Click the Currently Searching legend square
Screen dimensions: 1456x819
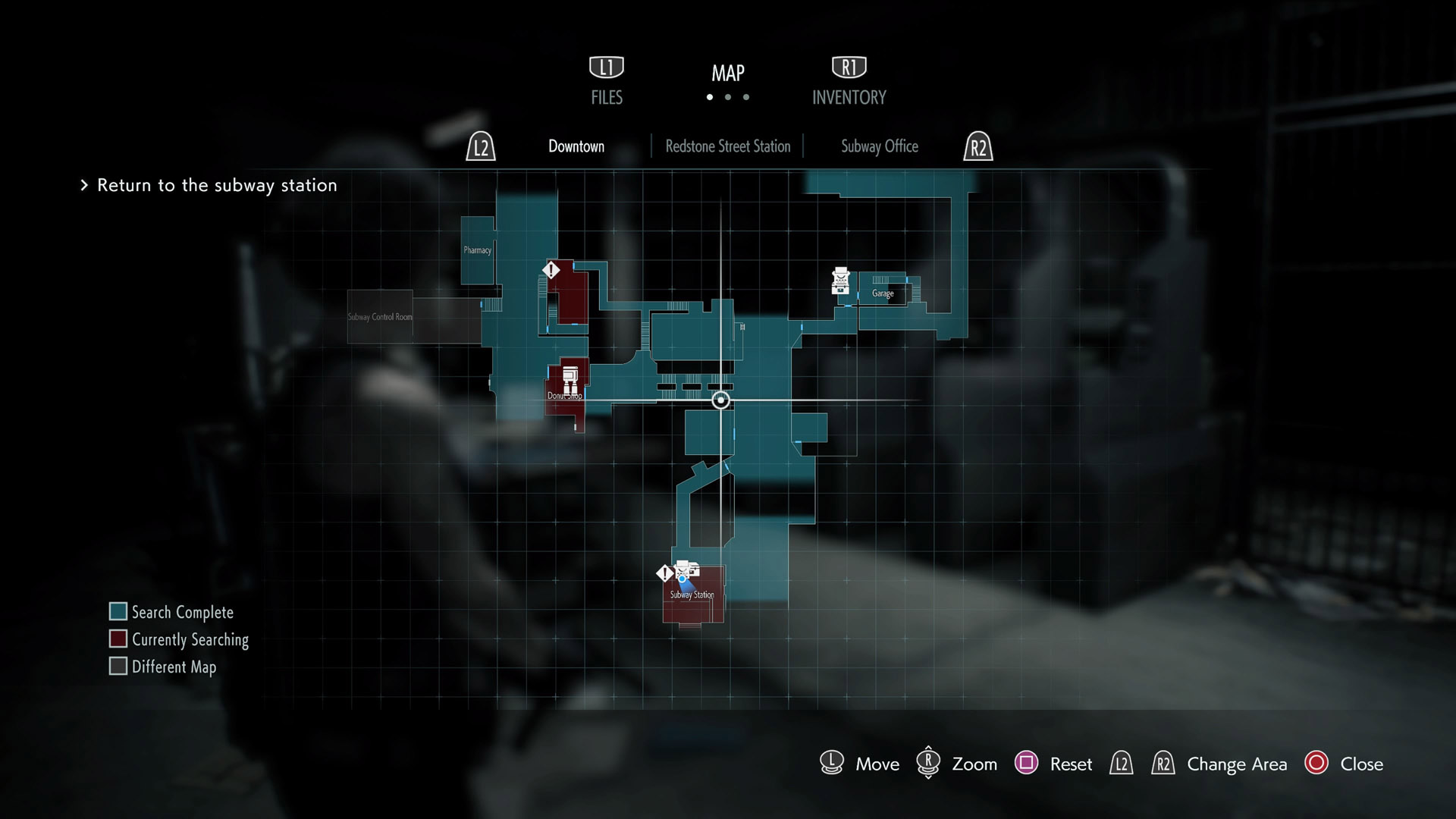[x=118, y=639]
